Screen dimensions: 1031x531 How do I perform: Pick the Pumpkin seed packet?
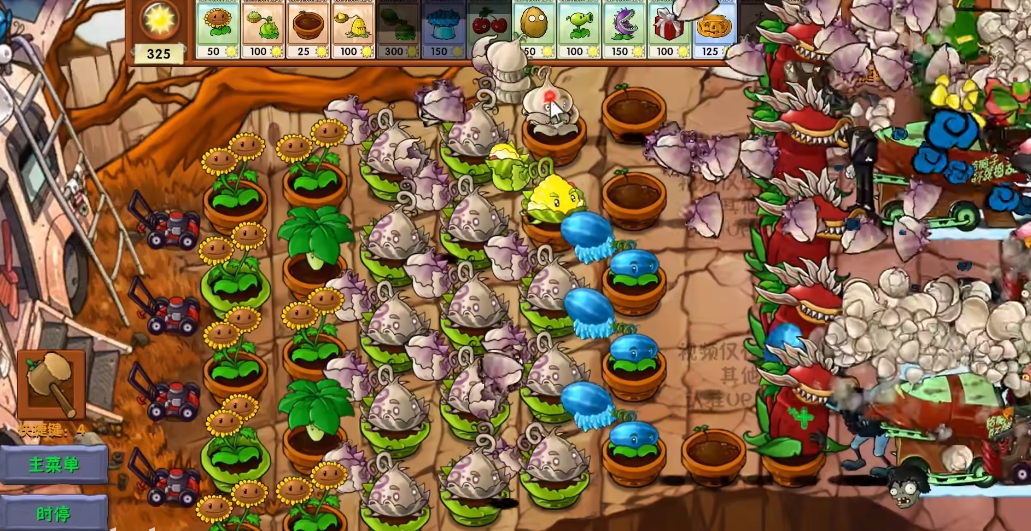coord(714,29)
